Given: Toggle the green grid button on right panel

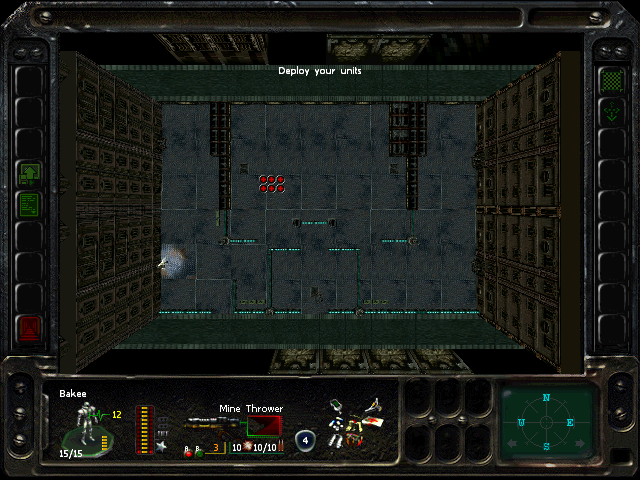Looking at the screenshot, I should click(609, 79).
